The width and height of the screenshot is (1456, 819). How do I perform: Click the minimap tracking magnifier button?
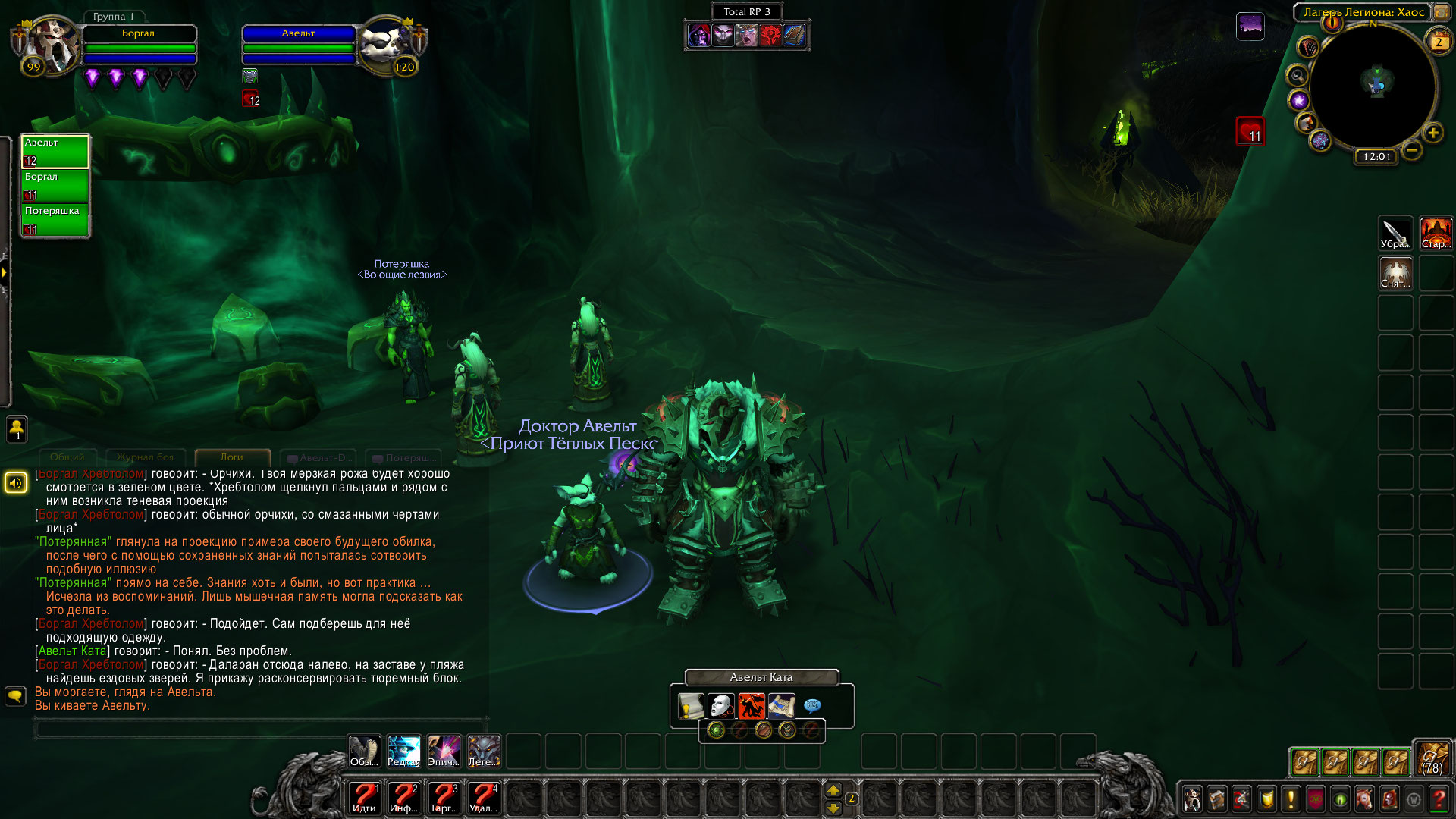[x=1298, y=76]
